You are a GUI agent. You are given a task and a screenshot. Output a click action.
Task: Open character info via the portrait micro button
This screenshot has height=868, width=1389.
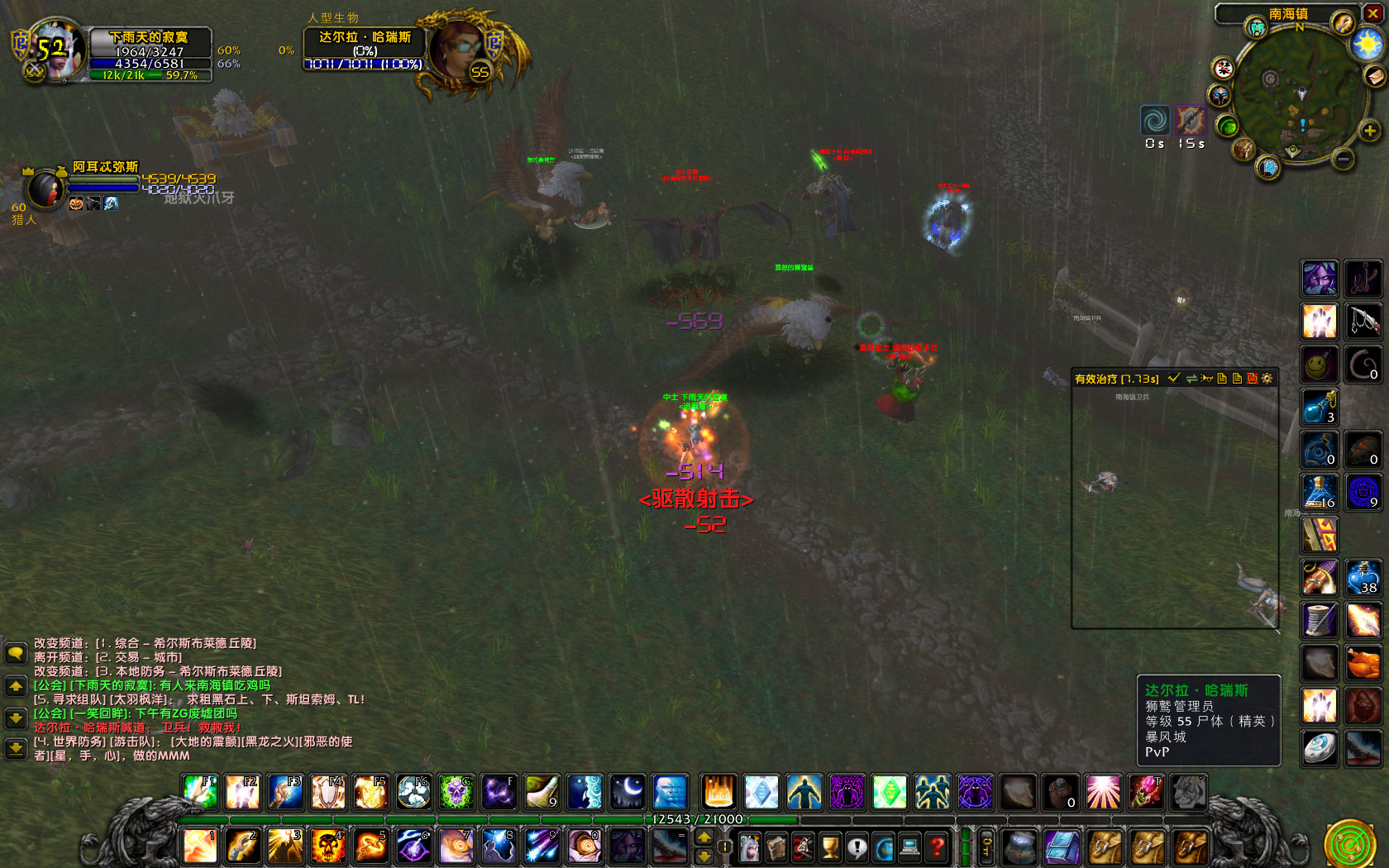click(750, 847)
